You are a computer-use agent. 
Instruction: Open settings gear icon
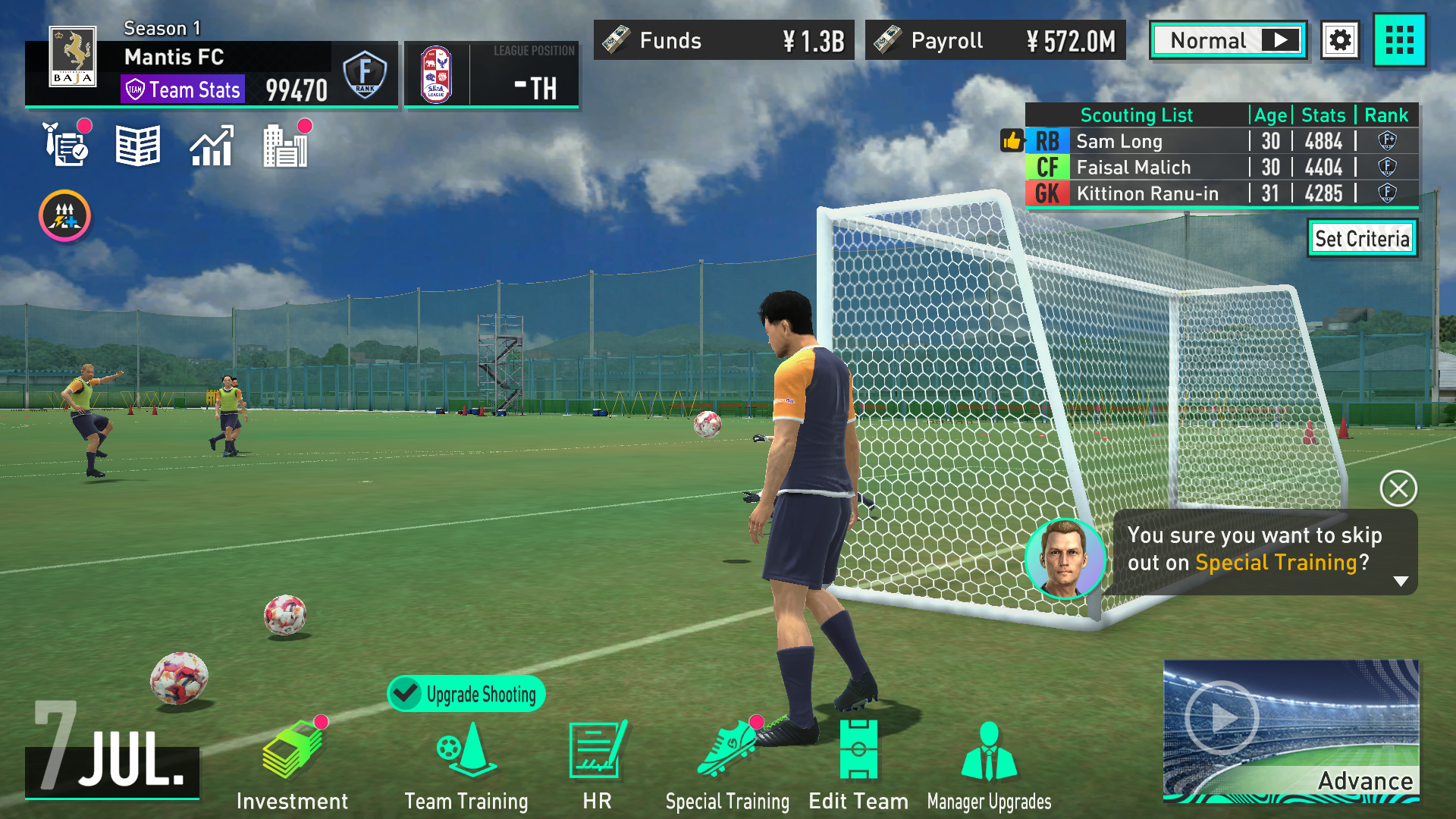coord(1340,40)
